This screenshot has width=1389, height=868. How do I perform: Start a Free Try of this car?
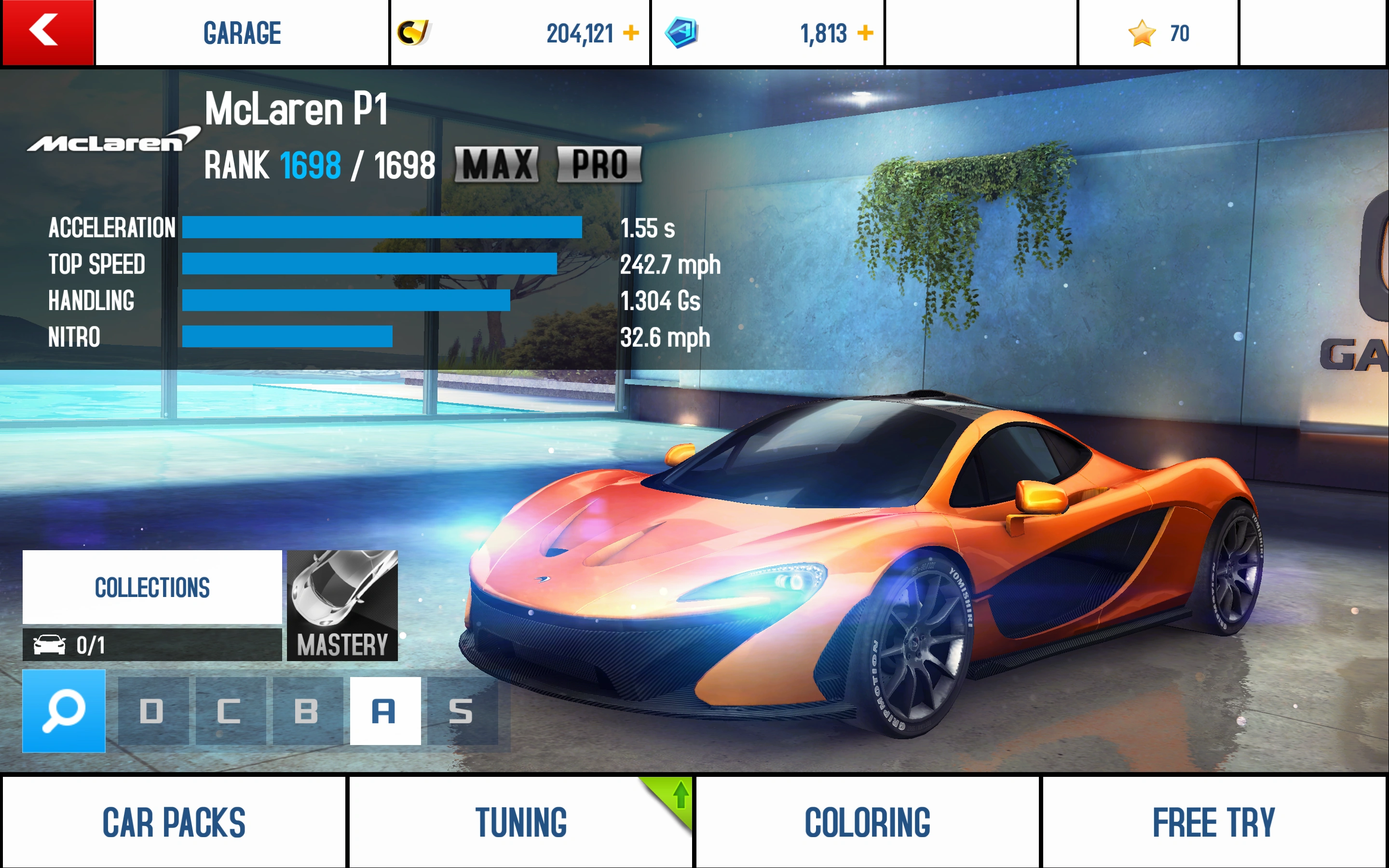point(1214,822)
